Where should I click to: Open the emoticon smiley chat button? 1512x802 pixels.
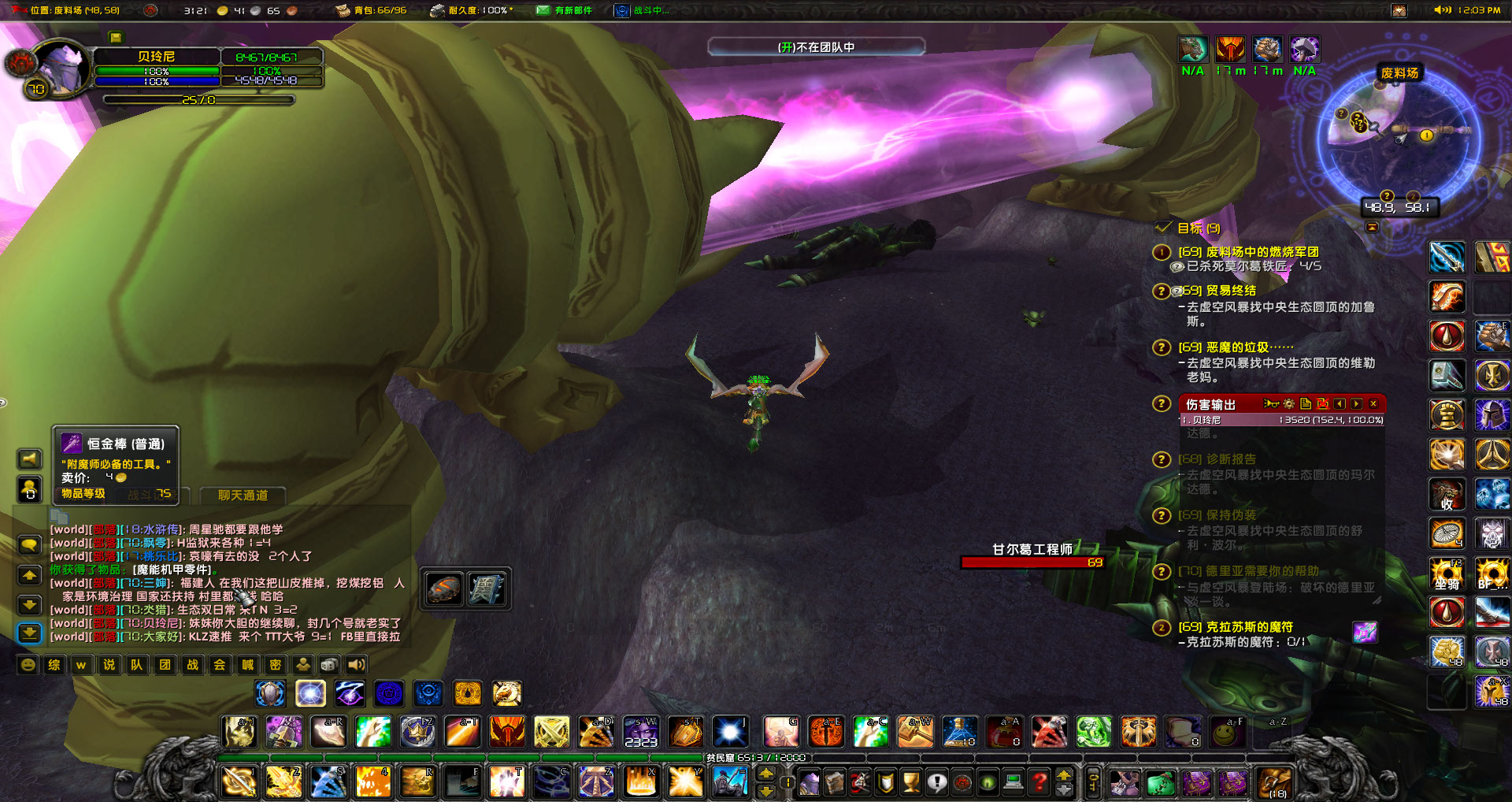28,665
